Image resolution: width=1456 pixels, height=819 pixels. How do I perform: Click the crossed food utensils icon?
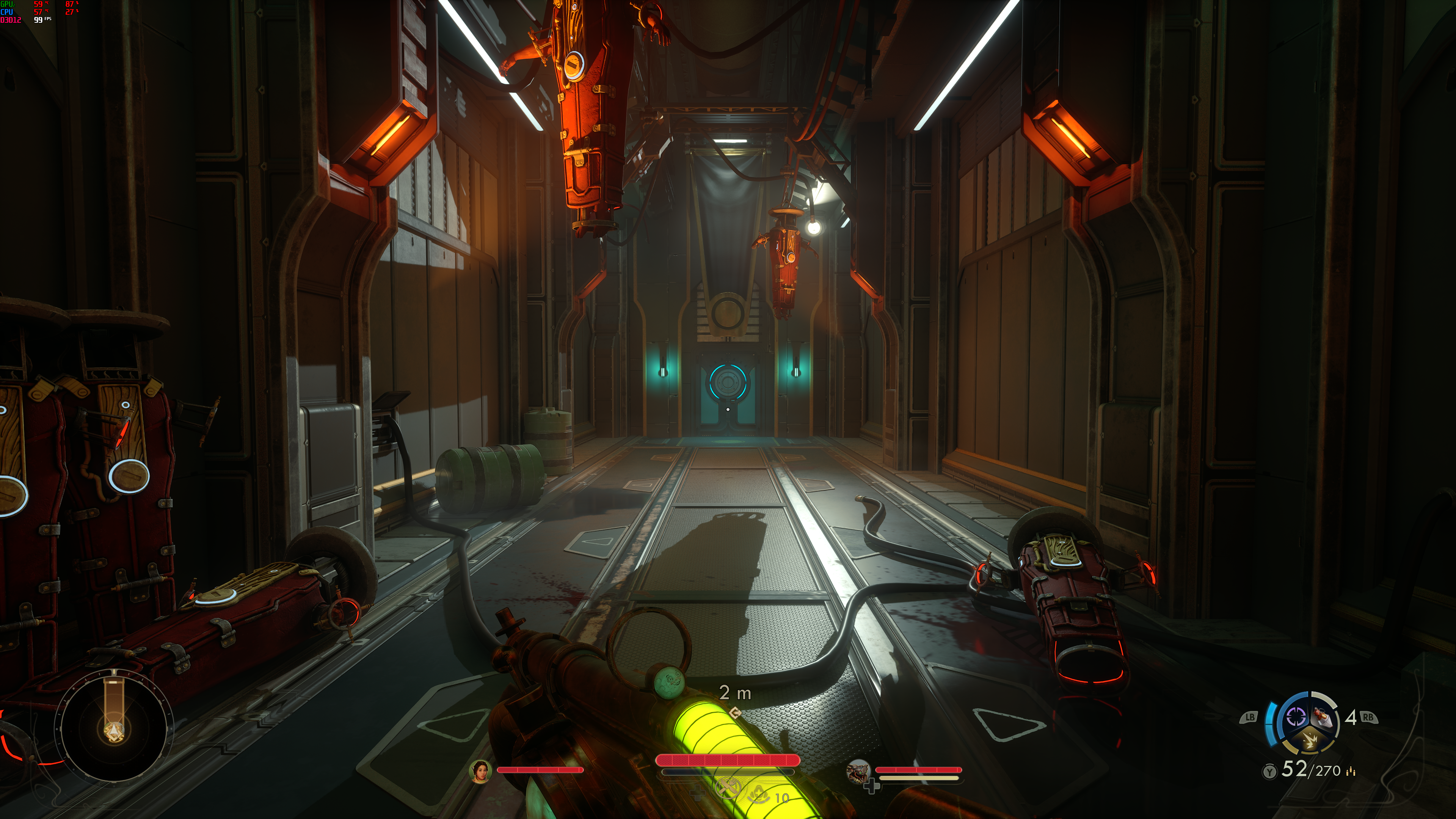[x=728, y=787]
